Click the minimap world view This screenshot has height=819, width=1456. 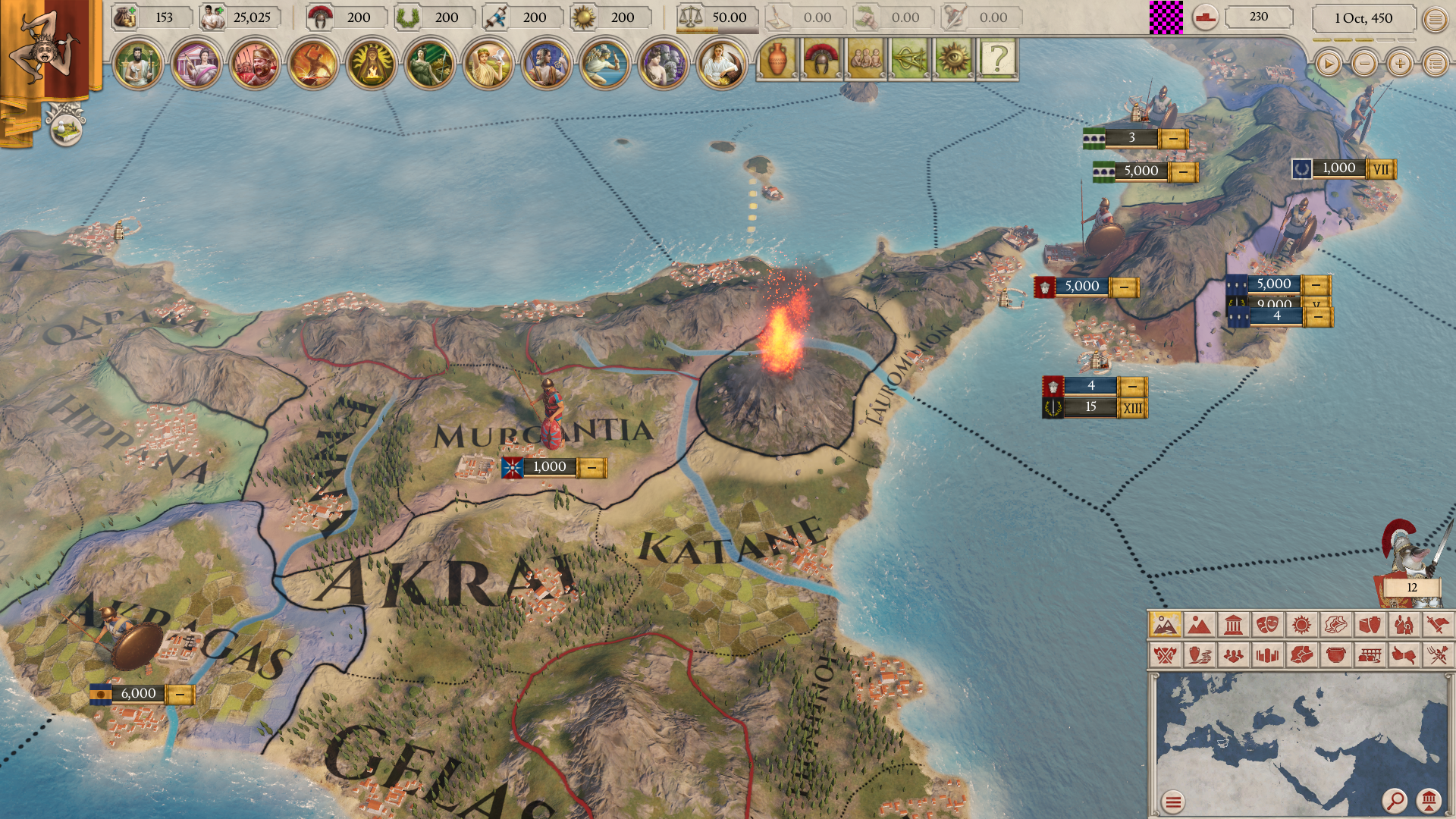click(x=1301, y=739)
